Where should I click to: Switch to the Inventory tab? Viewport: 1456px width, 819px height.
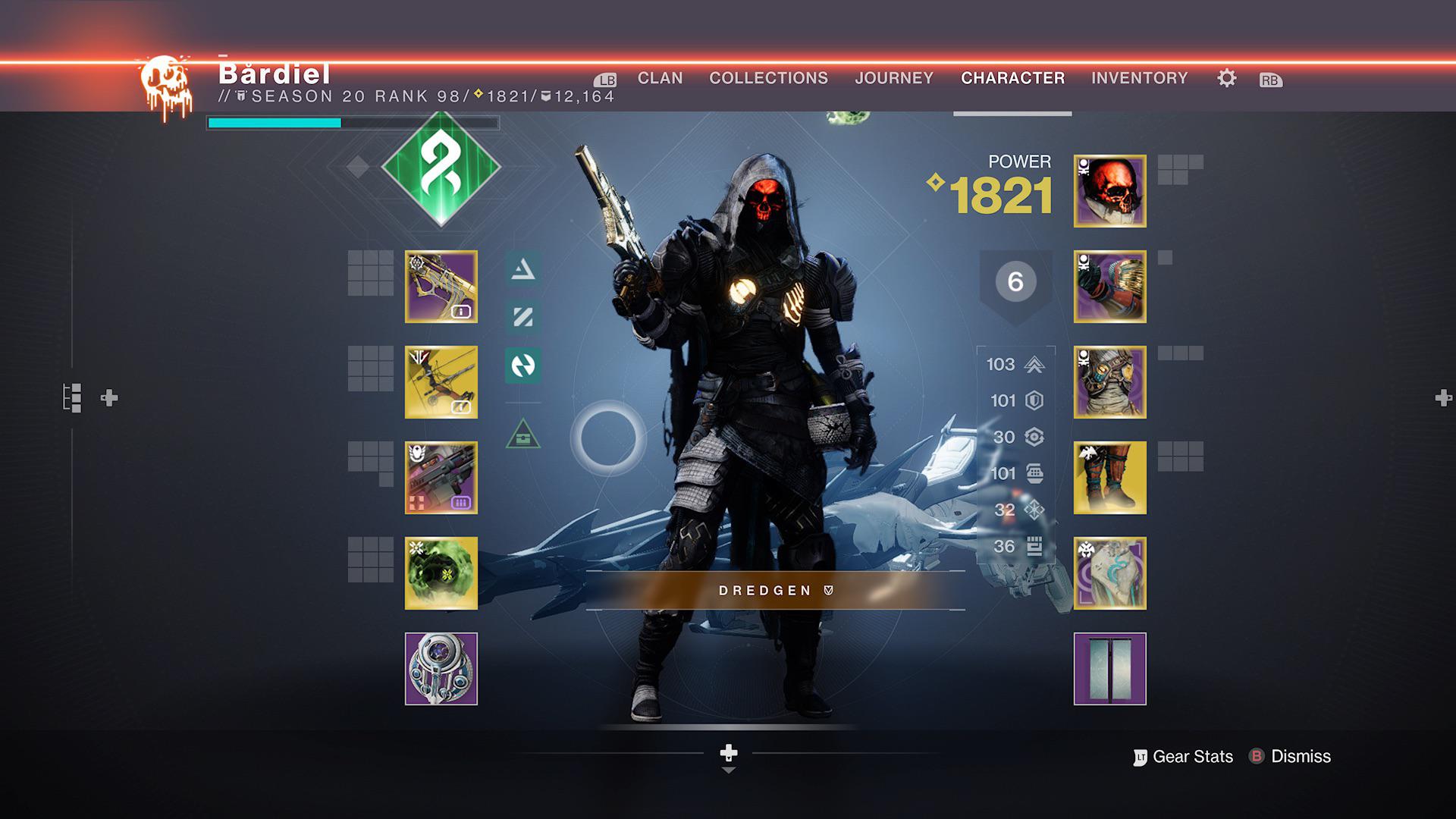click(1139, 77)
